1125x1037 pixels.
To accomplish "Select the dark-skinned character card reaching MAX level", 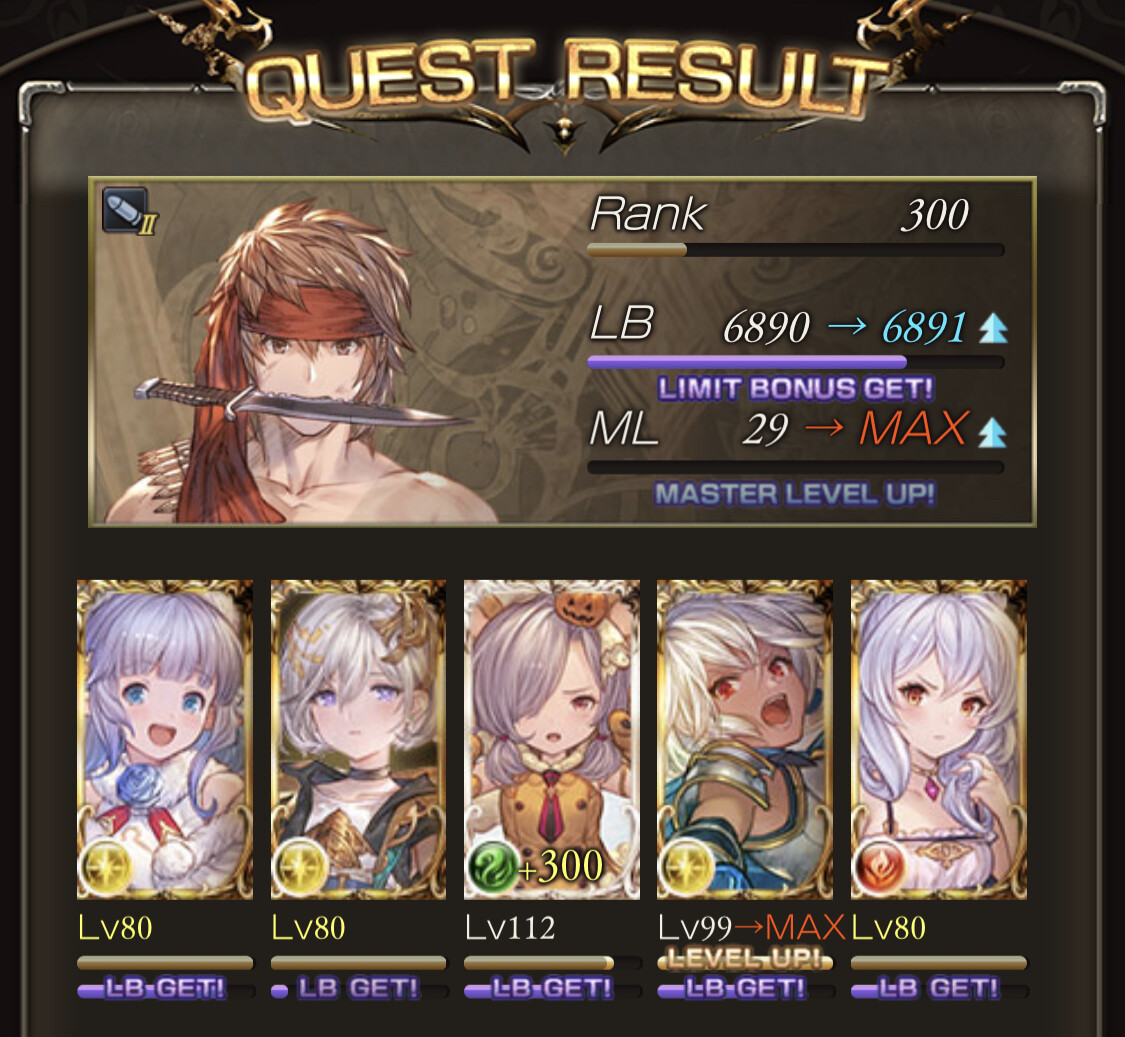I will [x=744, y=738].
